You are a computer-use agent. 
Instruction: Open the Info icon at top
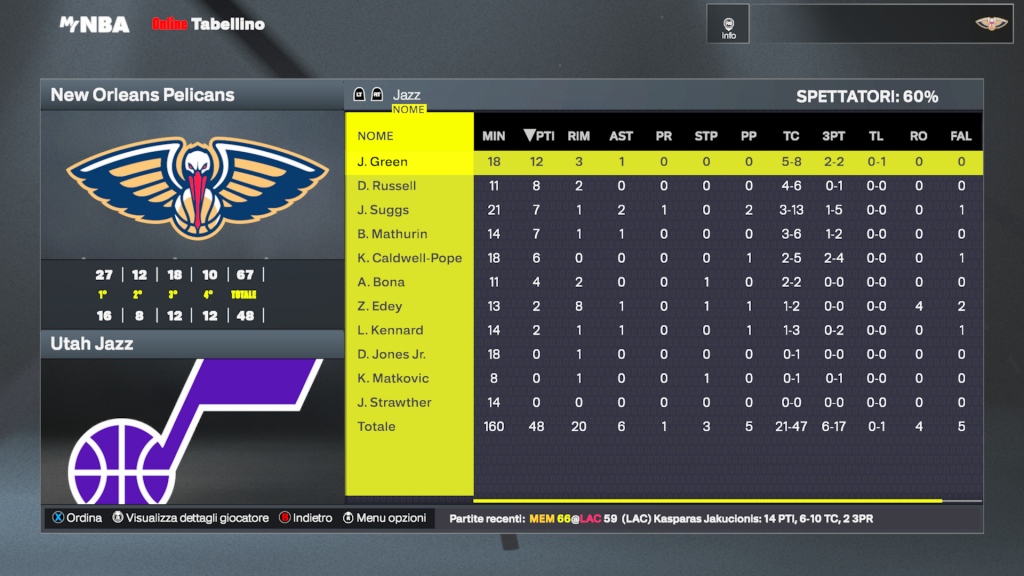728,25
